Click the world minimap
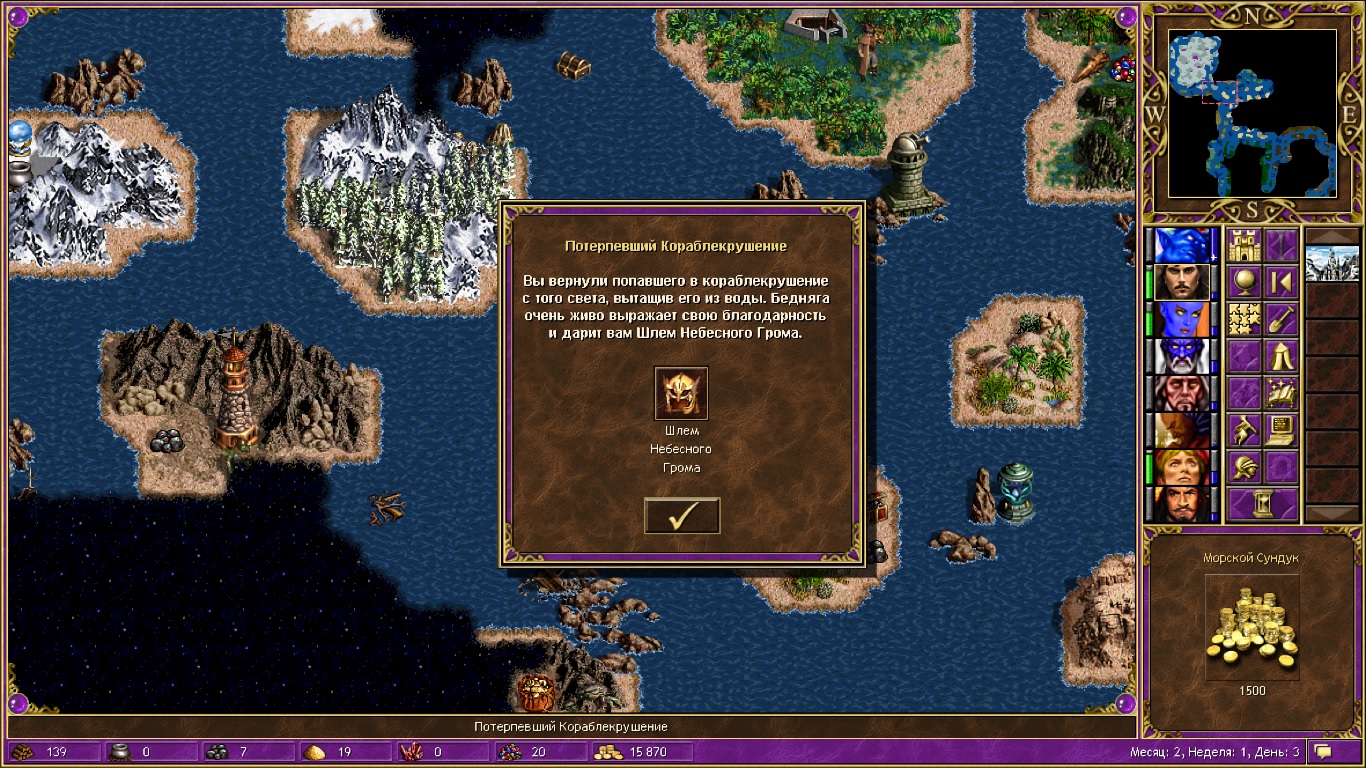The image size is (1366, 768). 1252,112
